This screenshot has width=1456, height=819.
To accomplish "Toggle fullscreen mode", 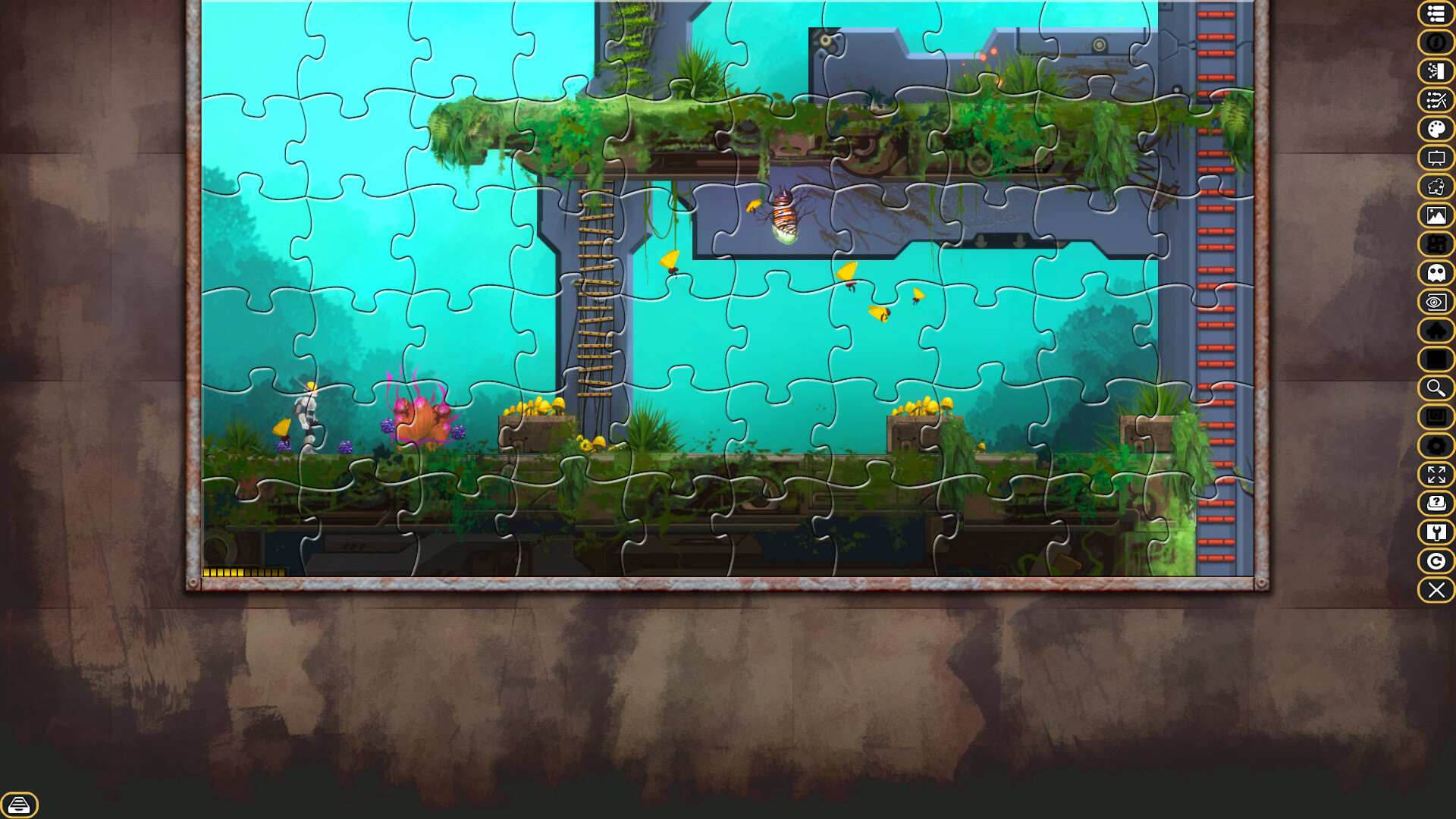I will click(x=1436, y=475).
